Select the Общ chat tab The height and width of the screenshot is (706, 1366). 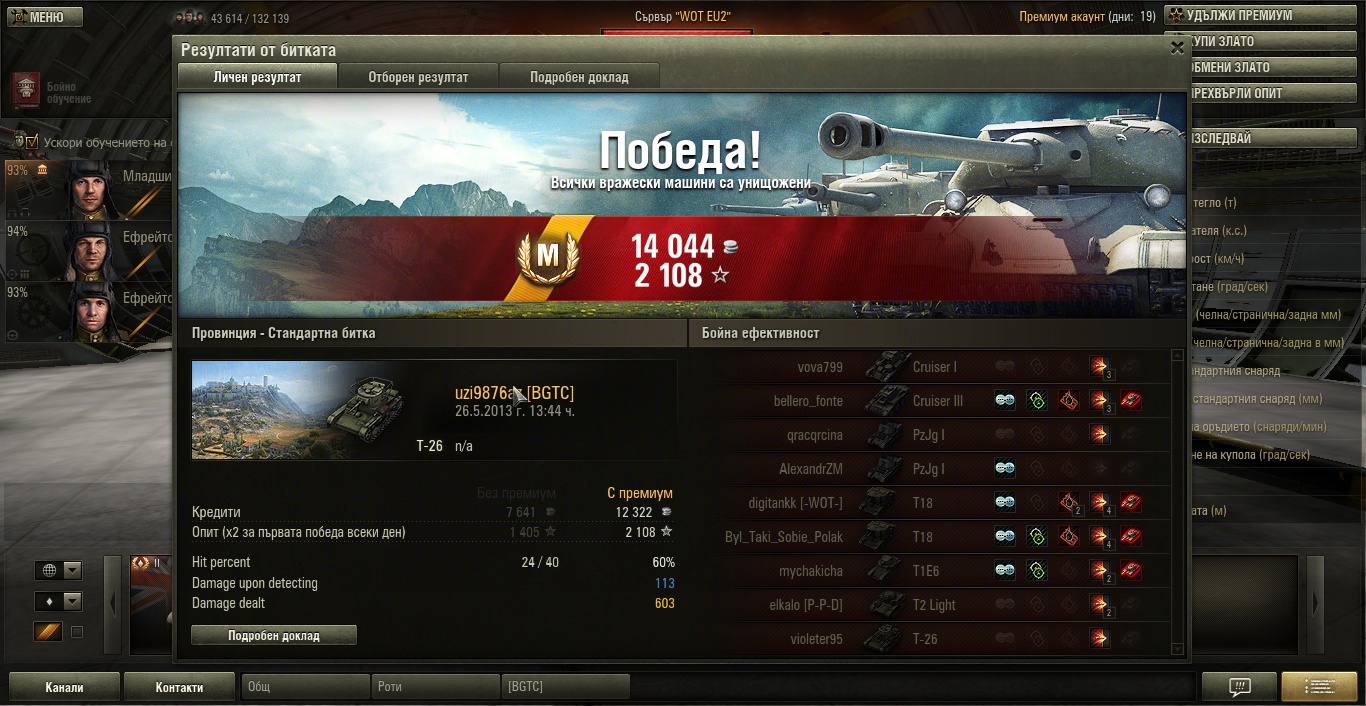[305, 687]
